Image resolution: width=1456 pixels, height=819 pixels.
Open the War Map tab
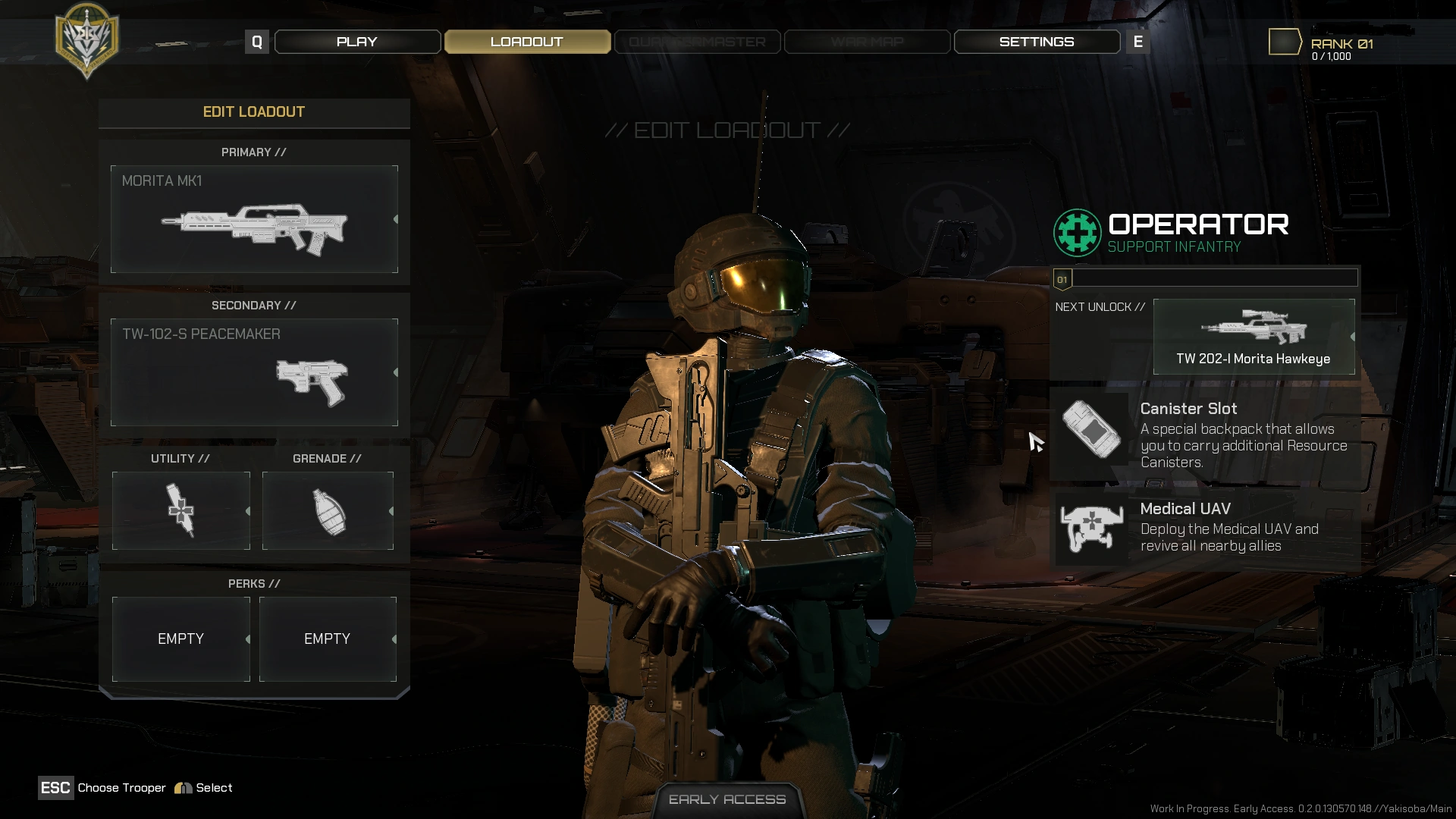(x=867, y=42)
